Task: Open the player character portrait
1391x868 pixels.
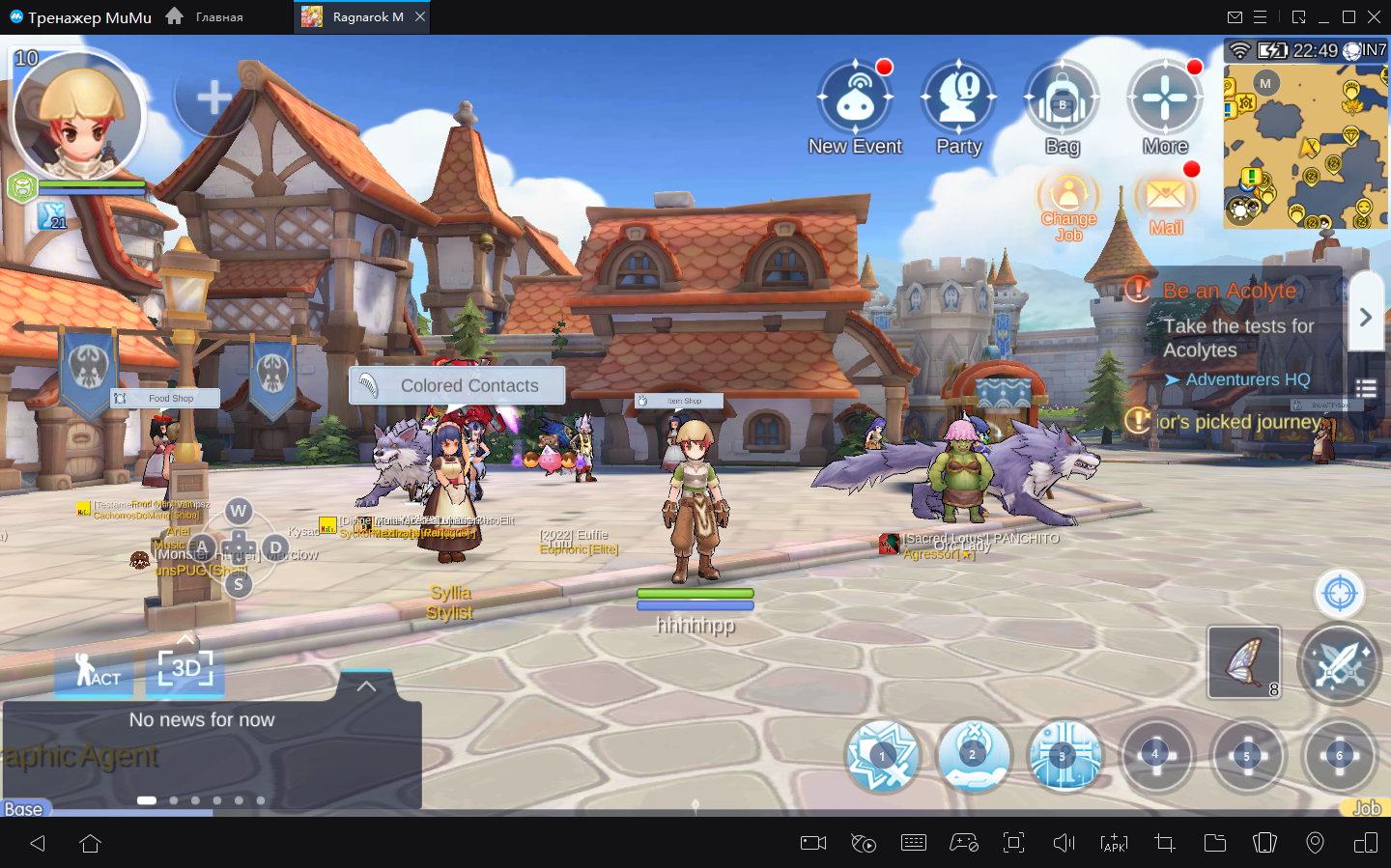Action: coord(77,116)
